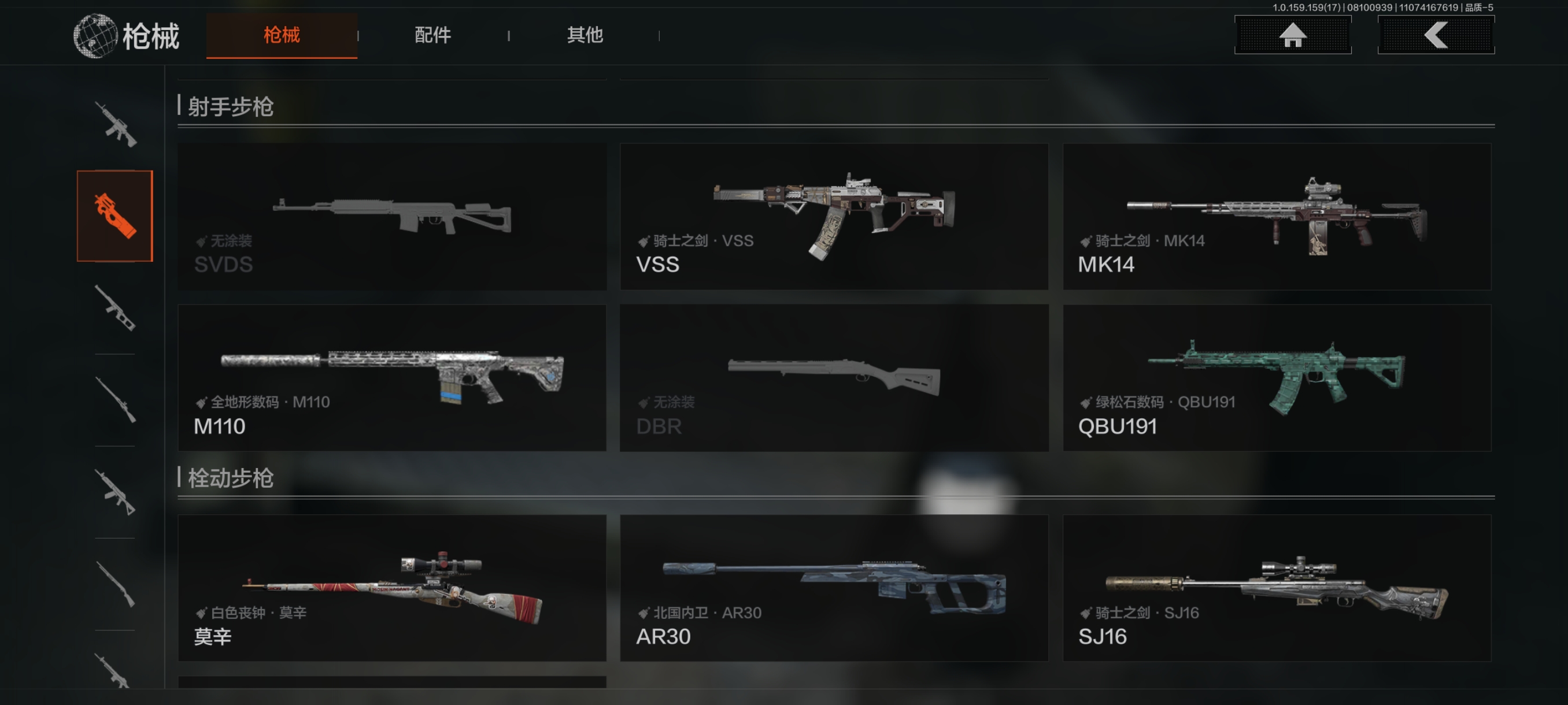The image size is (1568, 705).
Task: Choose the QBU191 turquoise rifle card
Action: 1277,378
